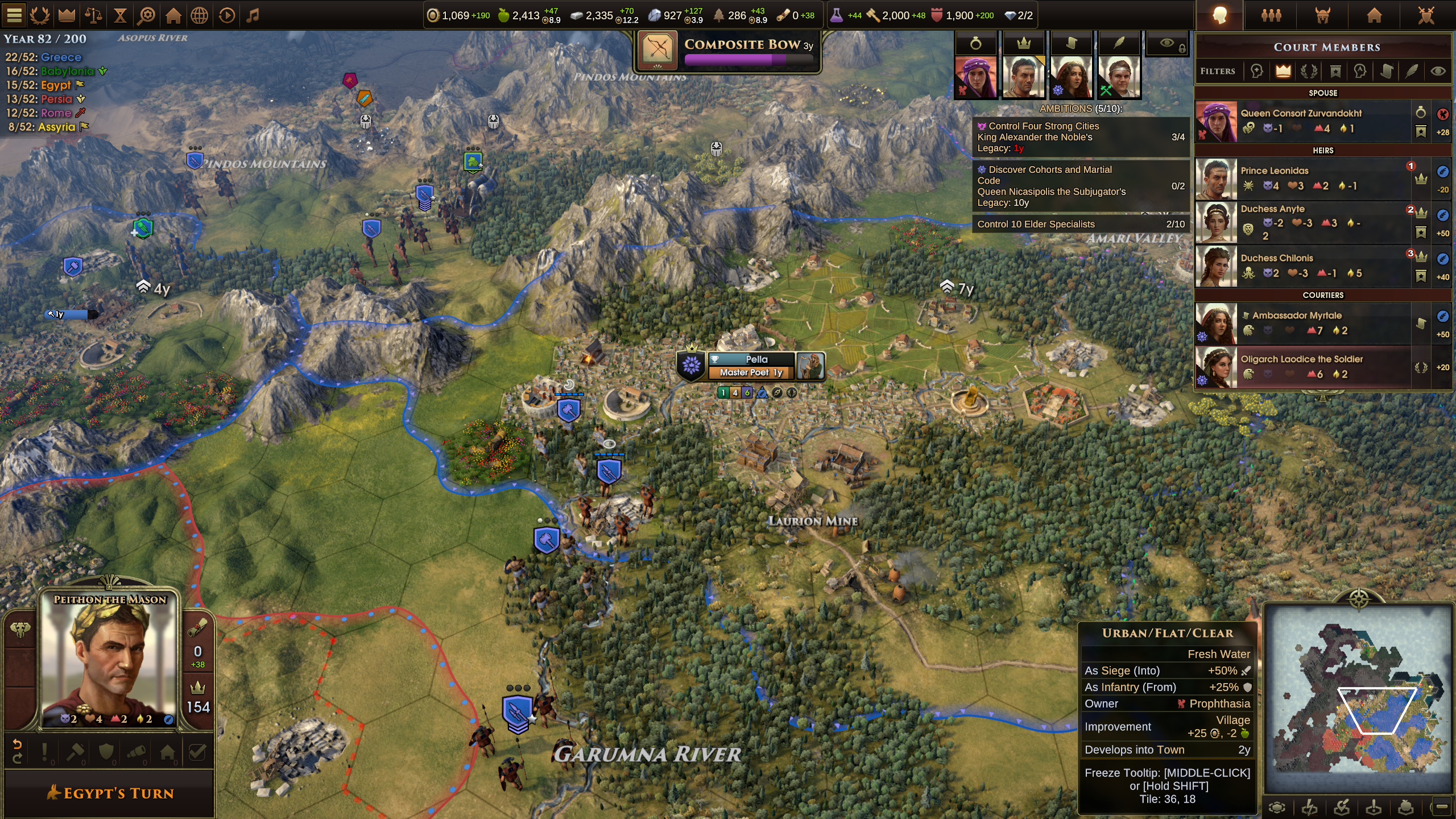Open the Composite Bow research panel
This screenshot has height=819, width=1456.
(727, 51)
